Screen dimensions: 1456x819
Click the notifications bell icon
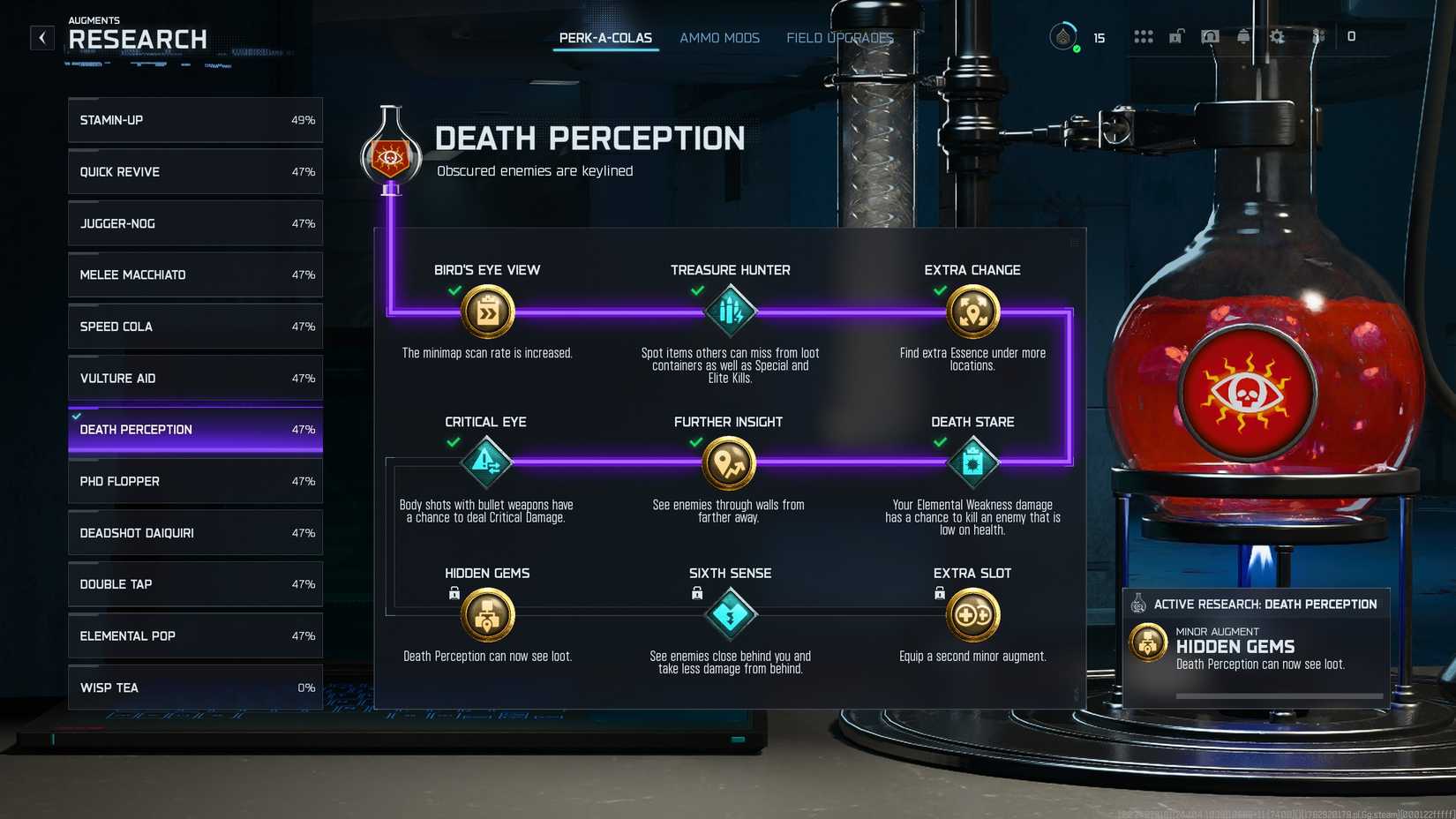tap(1243, 37)
